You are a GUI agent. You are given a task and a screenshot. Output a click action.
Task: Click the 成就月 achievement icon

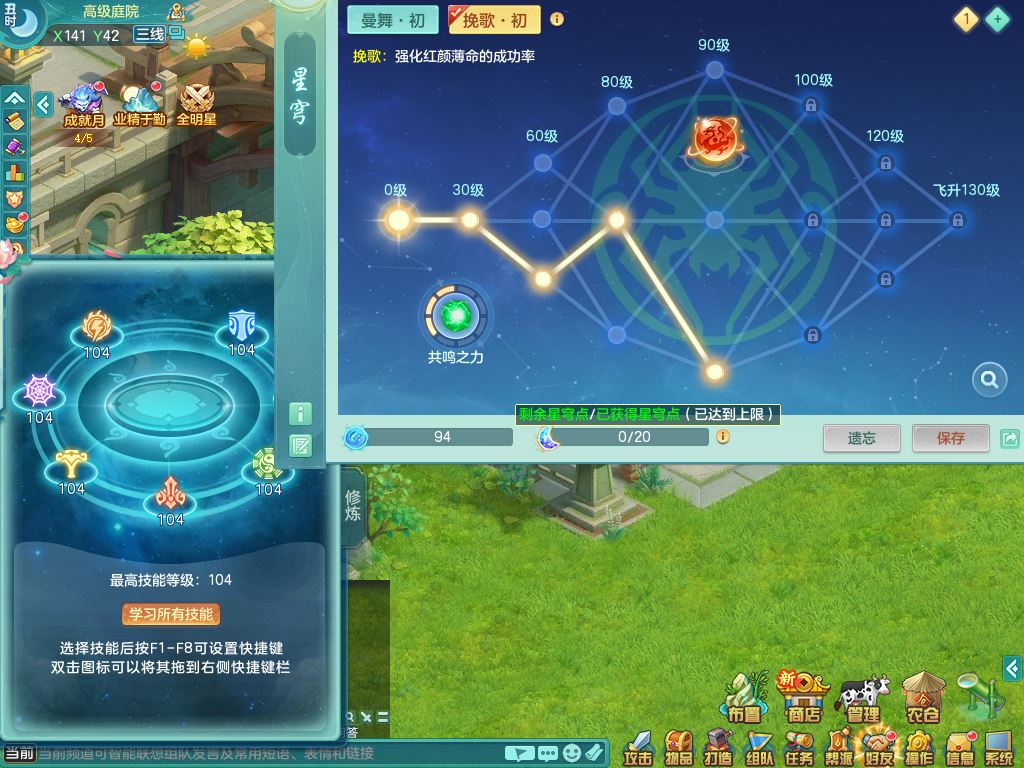(x=84, y=106)
